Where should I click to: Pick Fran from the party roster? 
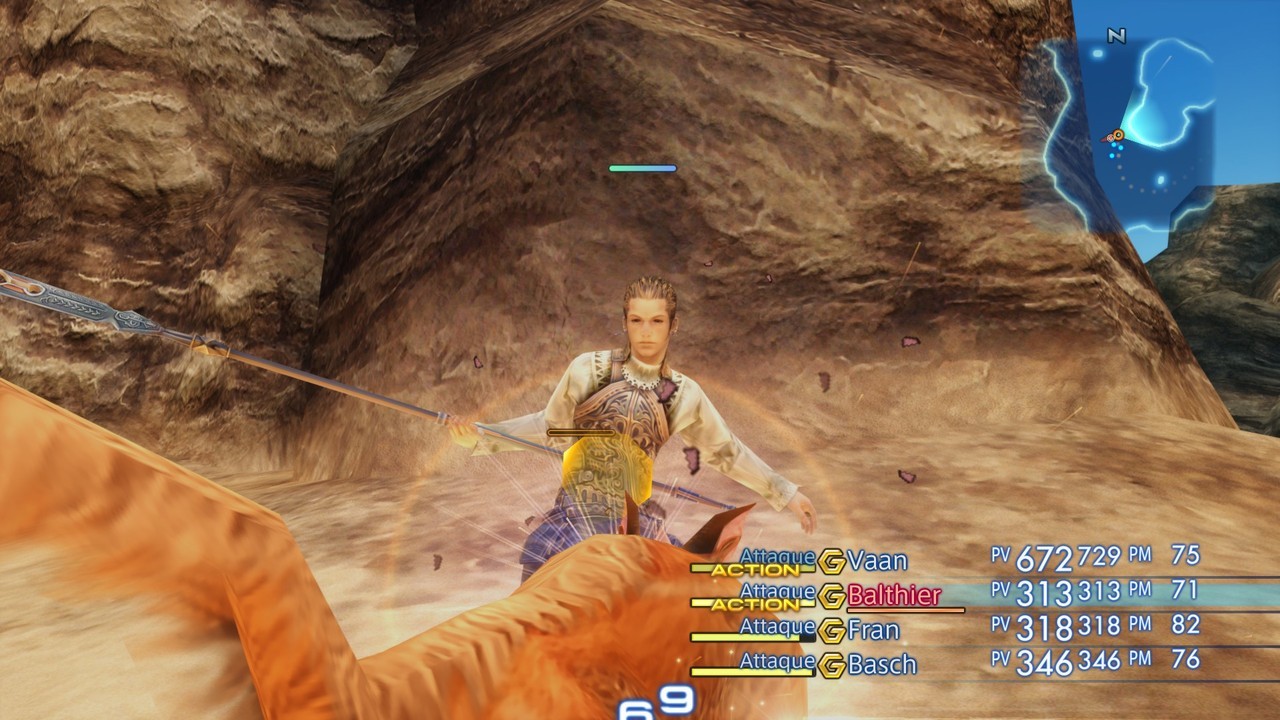873,631
